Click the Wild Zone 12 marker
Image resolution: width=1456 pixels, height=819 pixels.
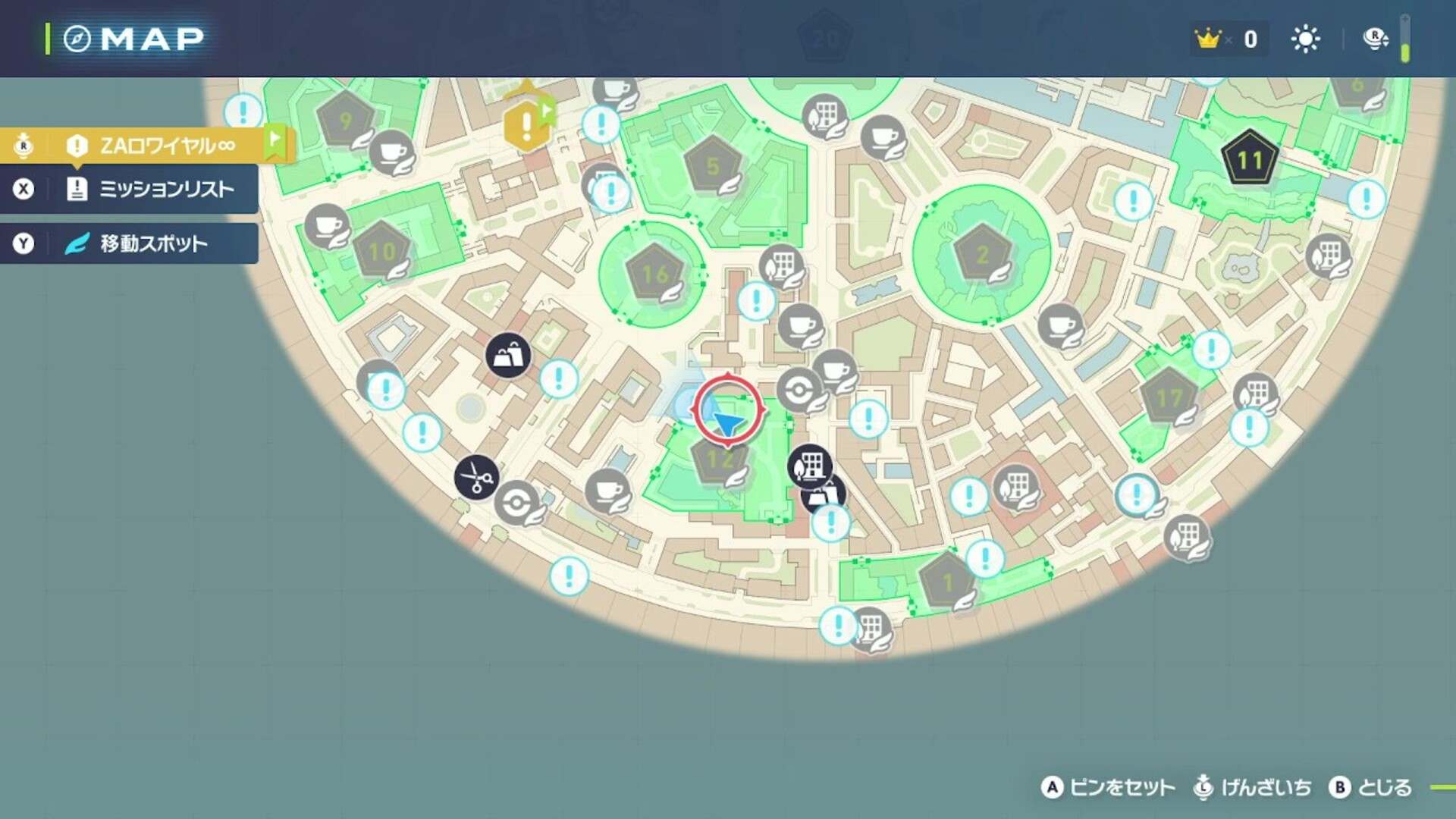719,458
